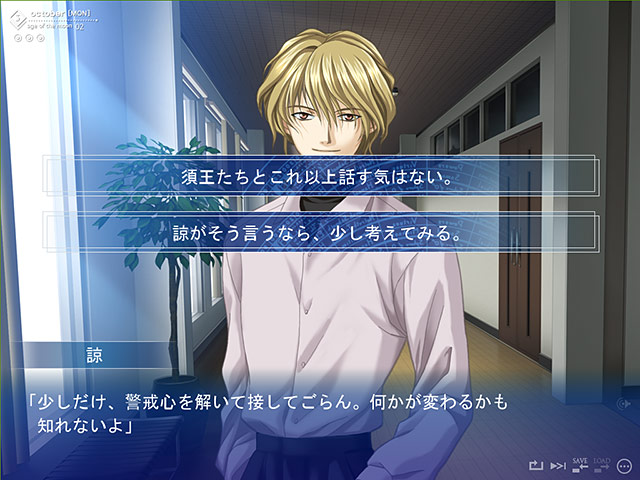Activate the skip-forward icon
The height and width of the screenshot is (480, 640).
pos(558,466)
